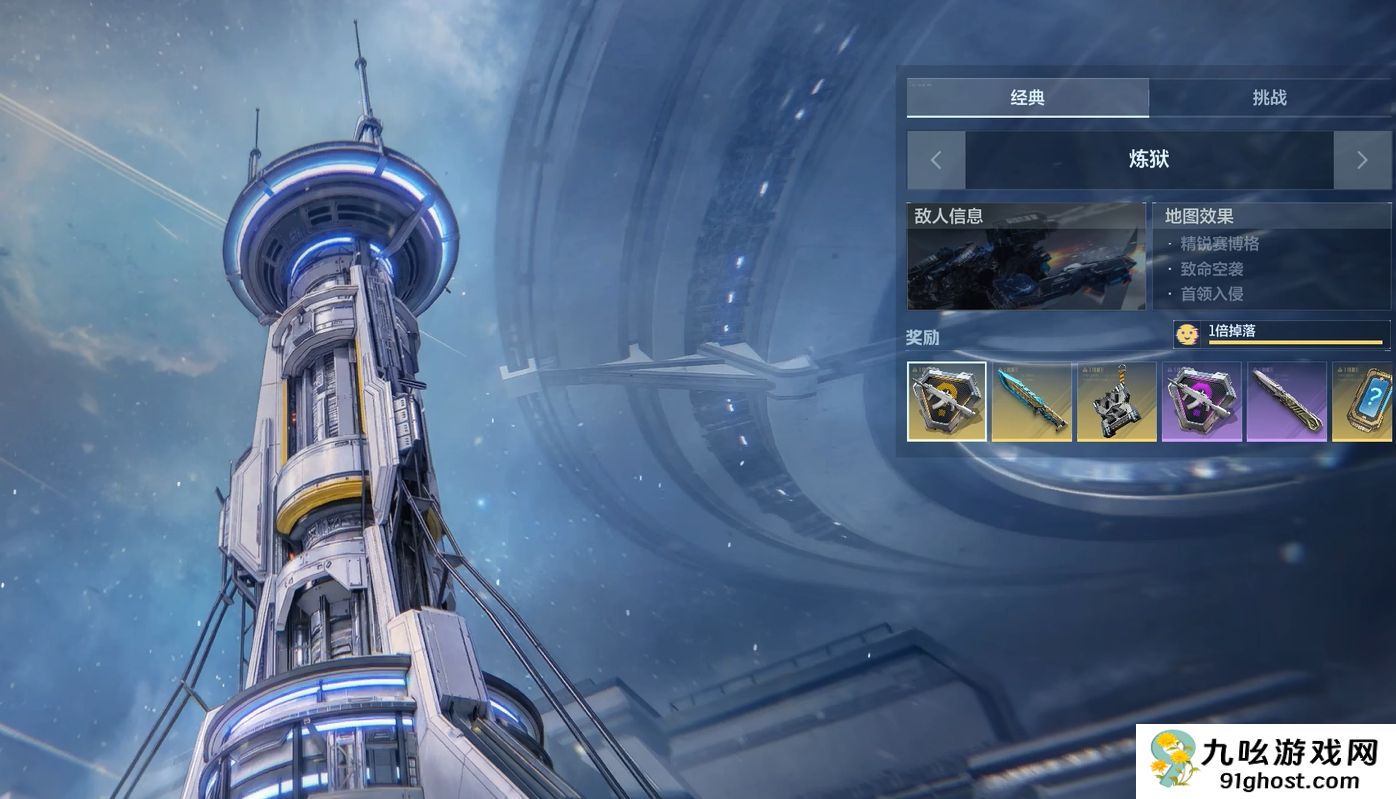Select the gold mystery weapon crate reward
The height and width of the screenshot is (799, 1396).
click(x=947, y=401)
